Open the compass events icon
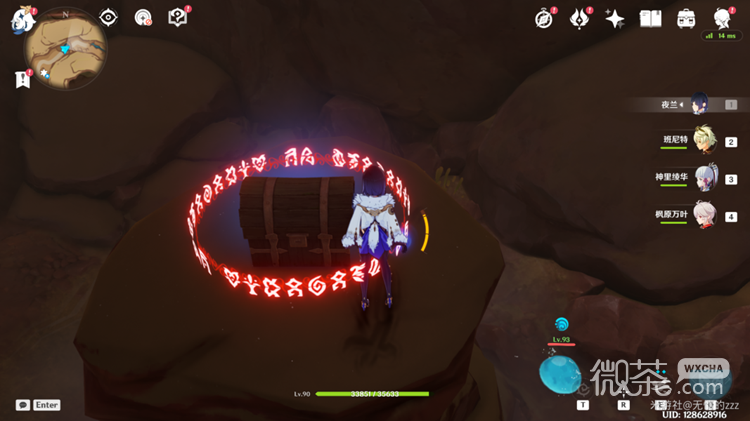The height and width of the screenshot is (421, 750). (x=544, y=19)
